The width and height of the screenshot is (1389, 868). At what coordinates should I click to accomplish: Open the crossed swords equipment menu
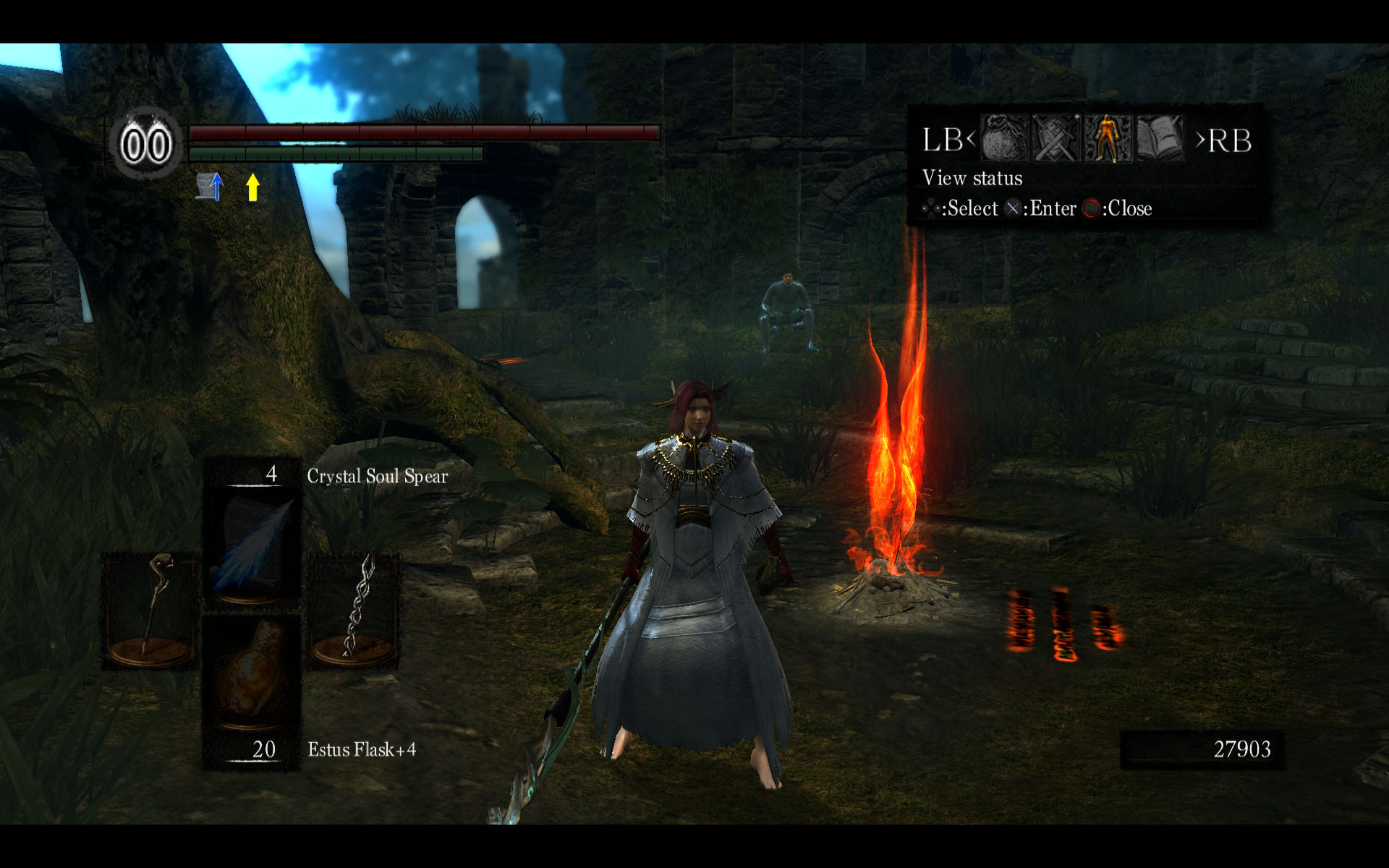point(1055,138)
